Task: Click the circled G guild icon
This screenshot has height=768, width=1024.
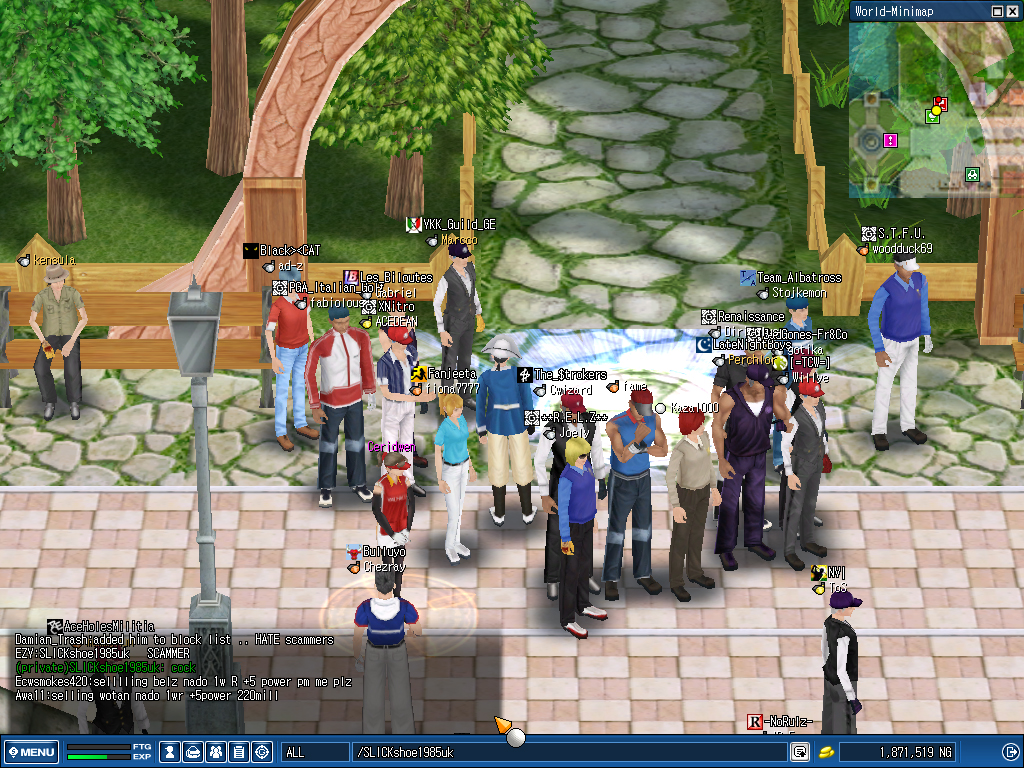Action: 262,752
